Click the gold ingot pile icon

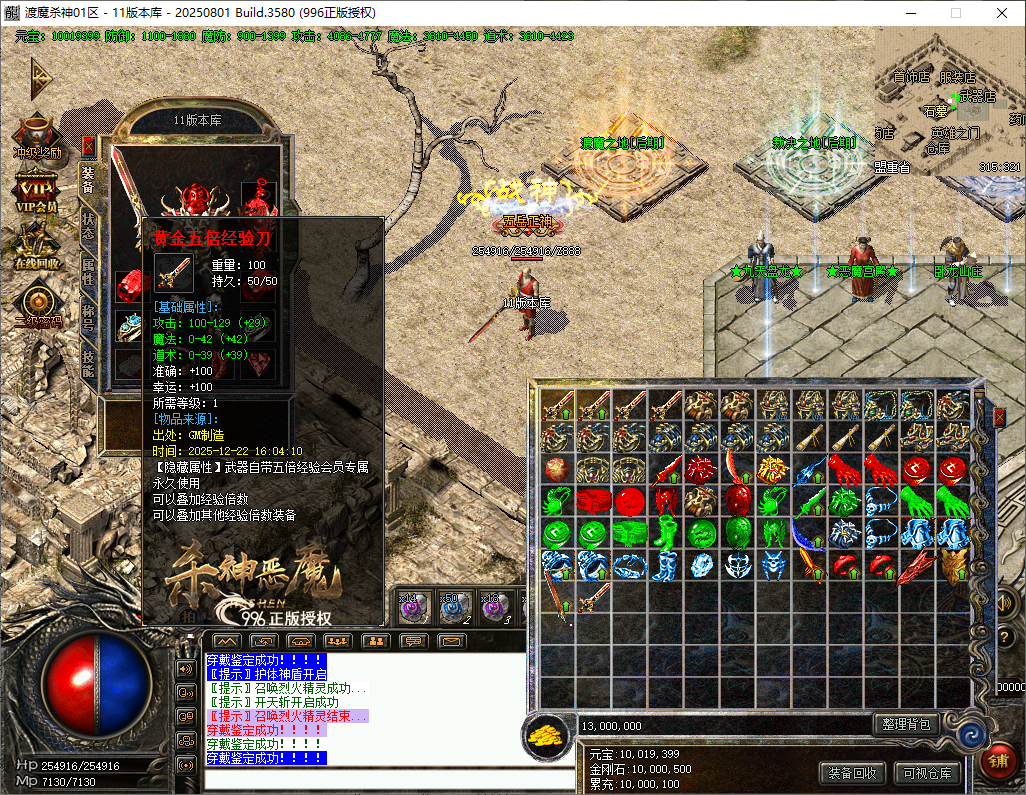coord(545,734)
